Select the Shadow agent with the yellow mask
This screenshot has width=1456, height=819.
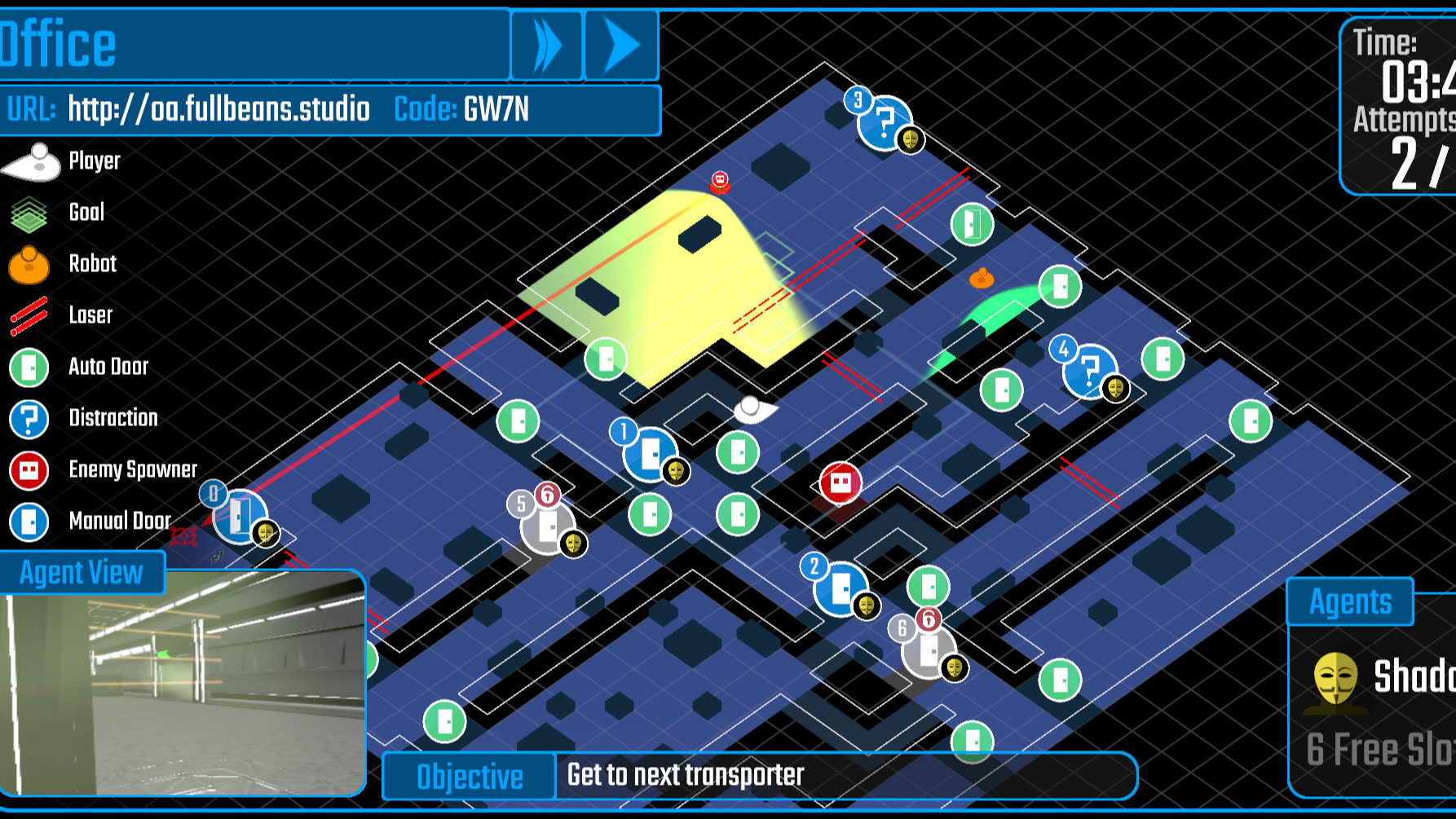pos(1378,678)
